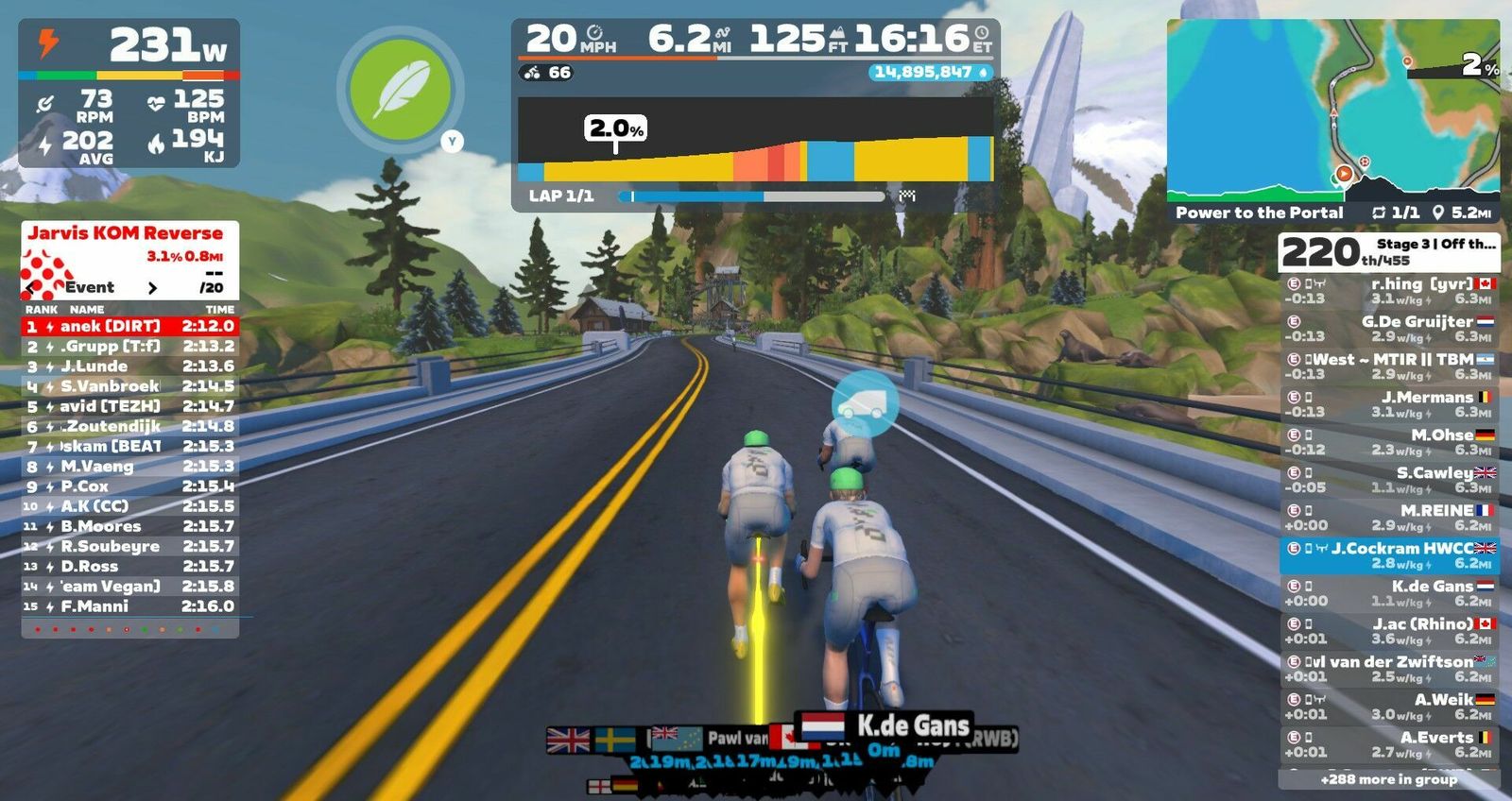This screenshot has width=1512, height=801.
Task: Select M.REINE in the riders list
Action: click(1389, 517)
